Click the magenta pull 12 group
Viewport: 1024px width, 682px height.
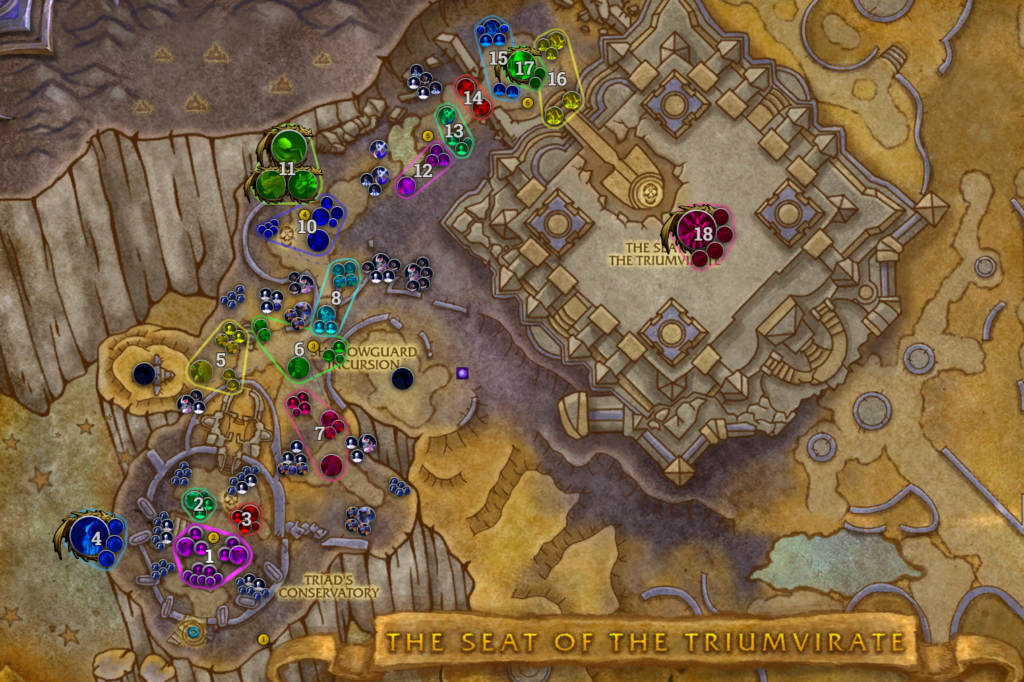coord(423,170)
